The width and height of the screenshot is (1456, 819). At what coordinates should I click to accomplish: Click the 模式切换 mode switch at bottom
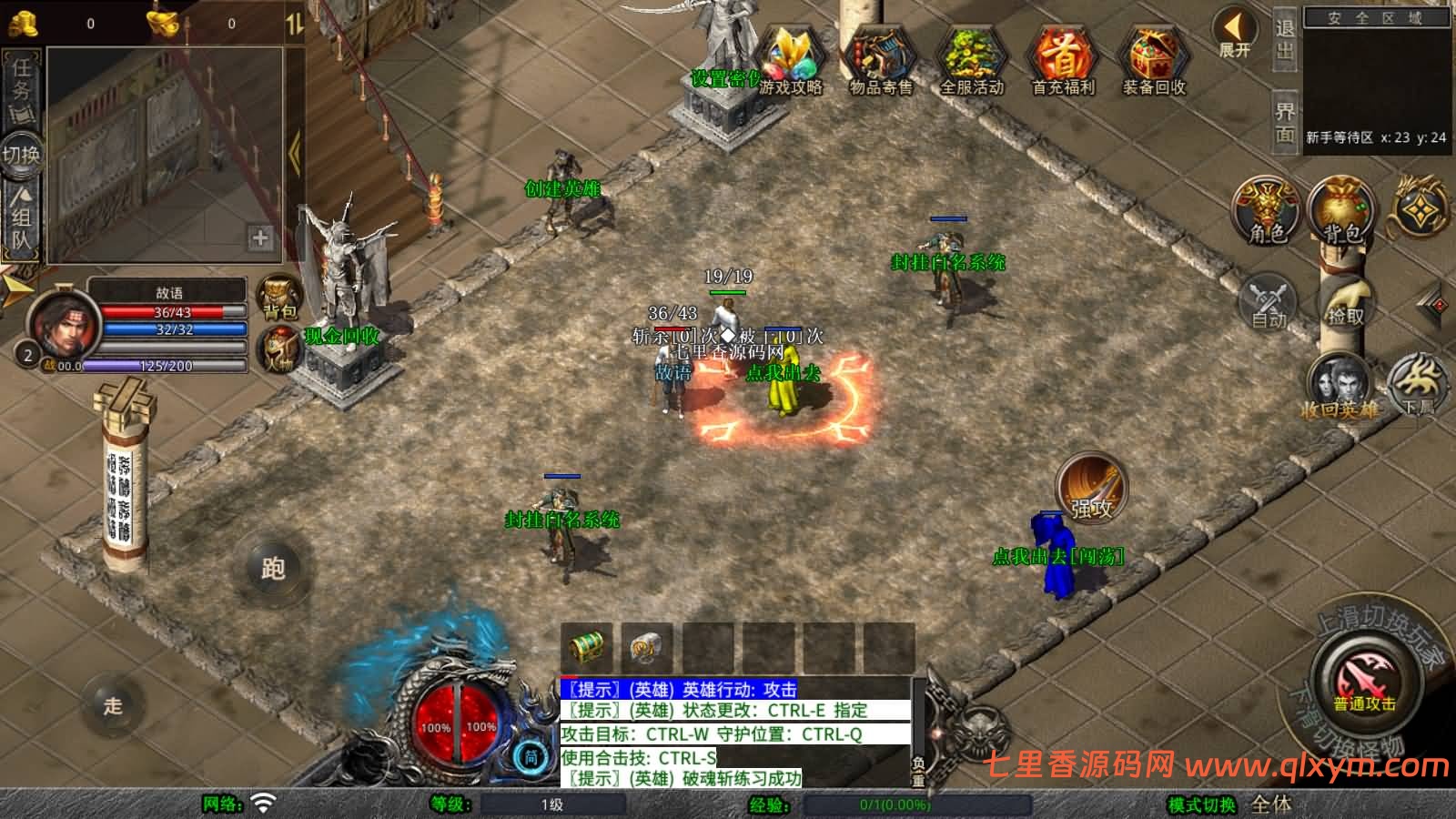[1203, 804]
